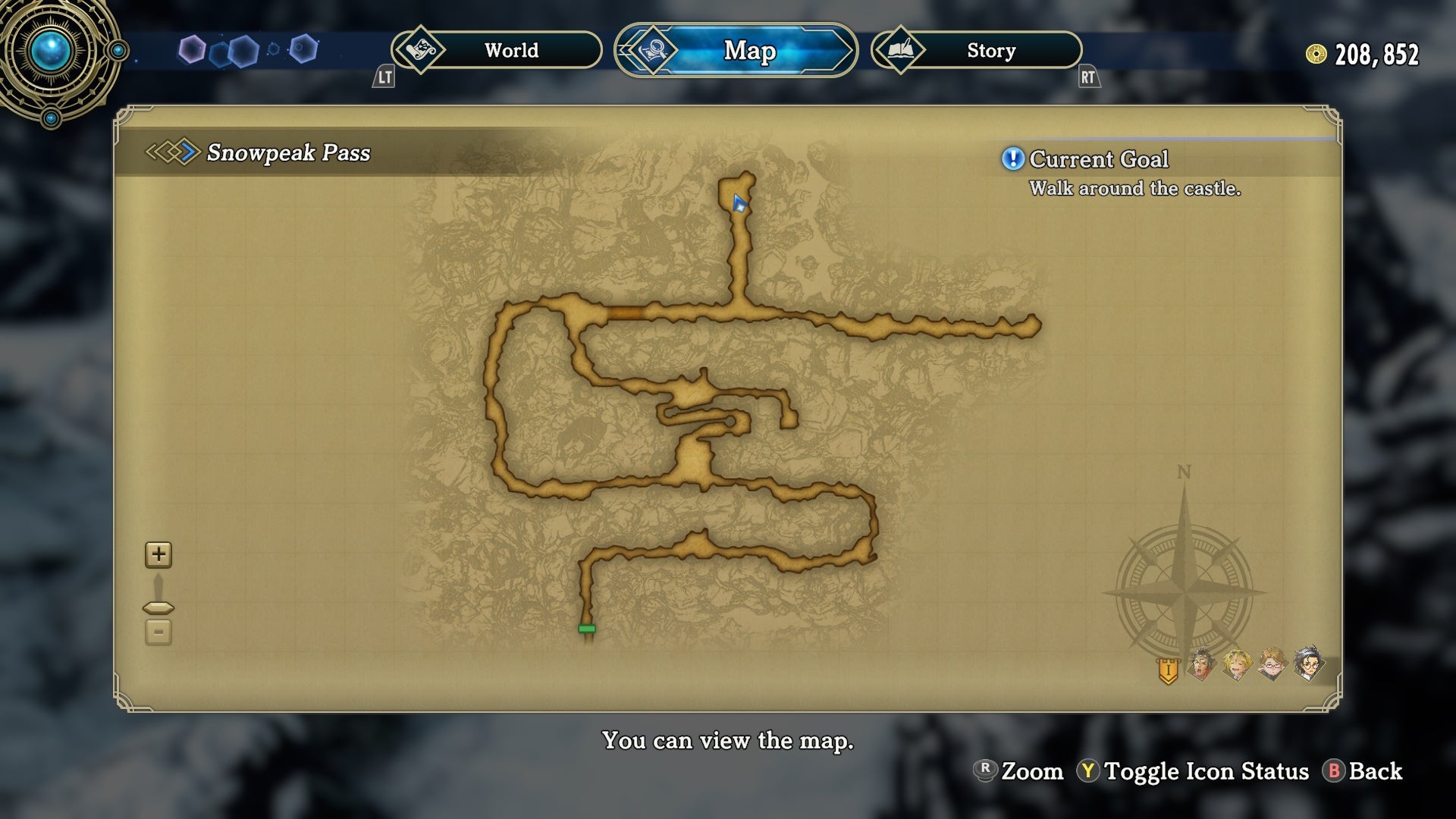Click the Snowpeak Pass area title
1456x819 pixels.
(x=288, y=152)
